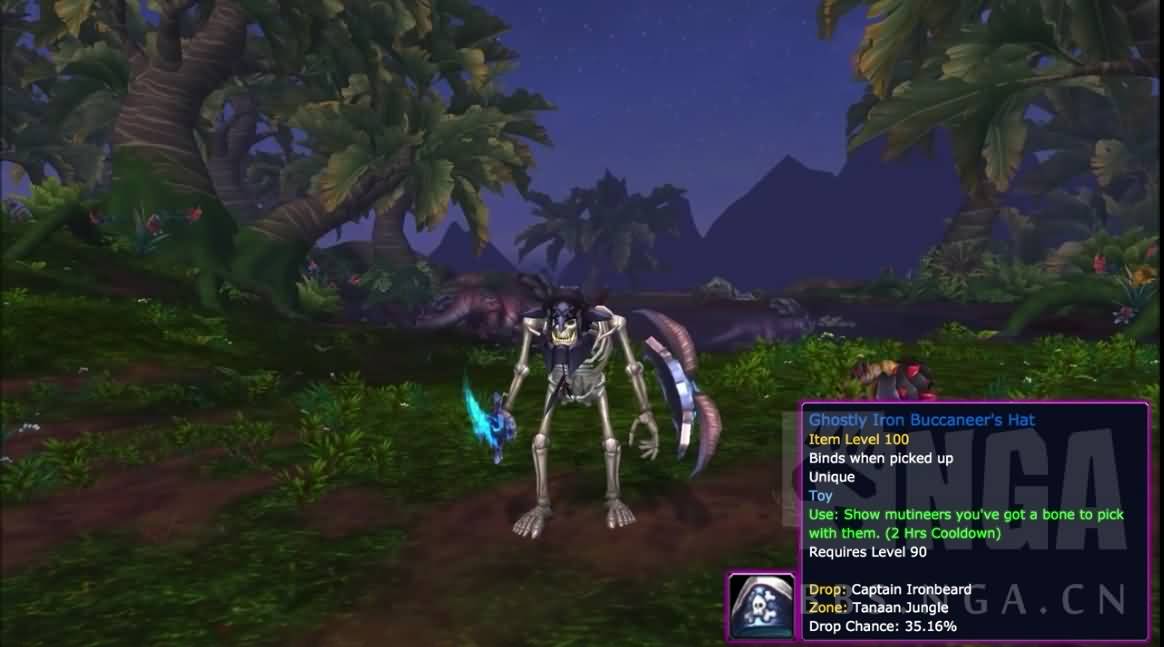Click the Ghostly Iron Buccaneer's Hat skull icon
Image resolution: width=1164 pixels, height=647 pixels.
(x=762, y=606)
